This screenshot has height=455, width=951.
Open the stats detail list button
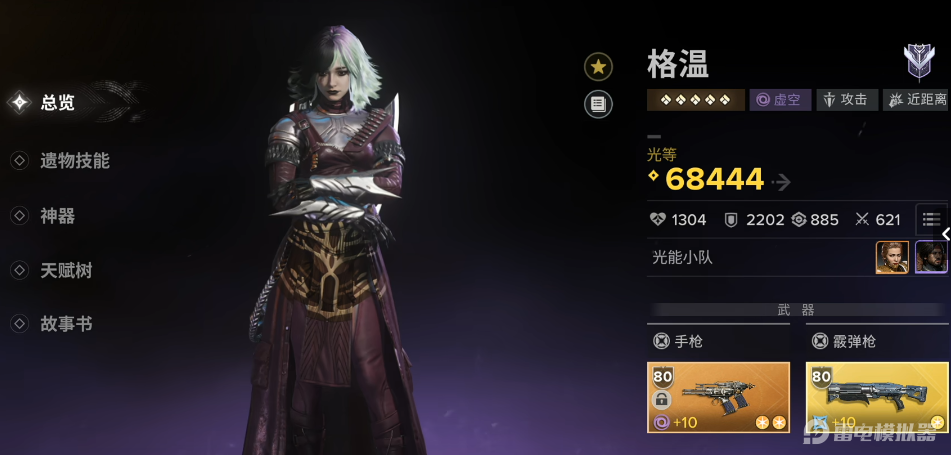click(931, 219)
